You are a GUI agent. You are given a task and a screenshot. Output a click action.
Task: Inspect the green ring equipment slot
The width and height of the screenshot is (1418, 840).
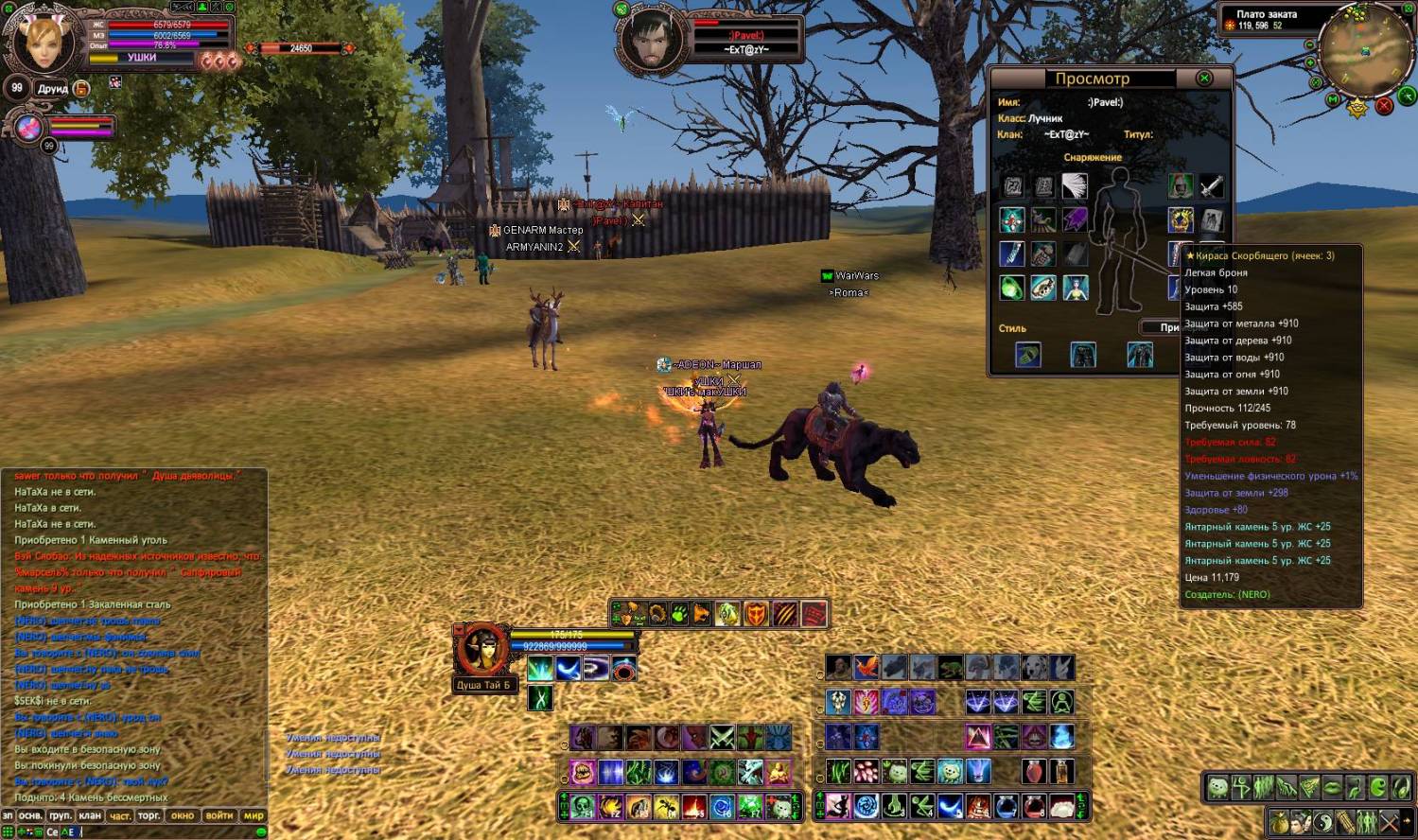point(1011,288)
